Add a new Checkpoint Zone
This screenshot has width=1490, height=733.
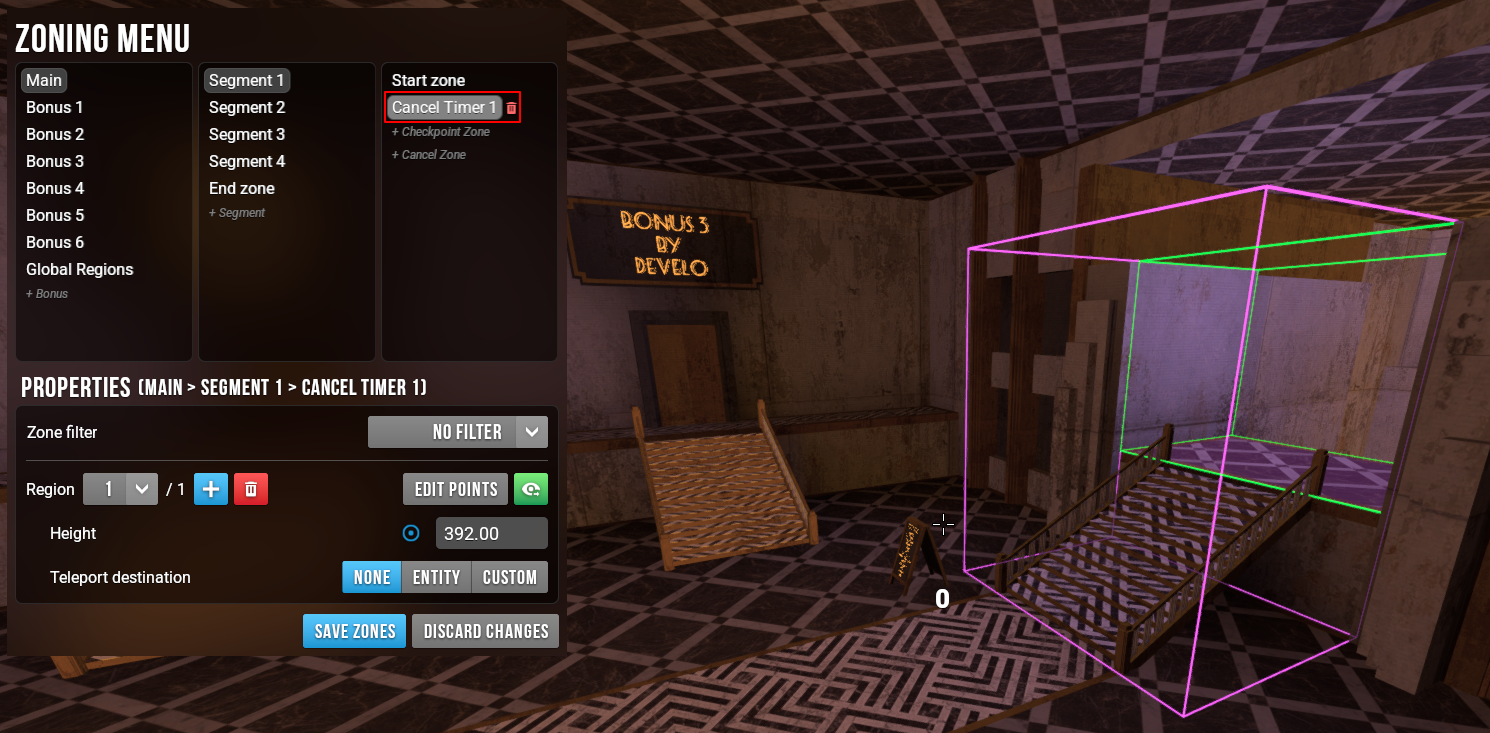click(x=440, y=132)
